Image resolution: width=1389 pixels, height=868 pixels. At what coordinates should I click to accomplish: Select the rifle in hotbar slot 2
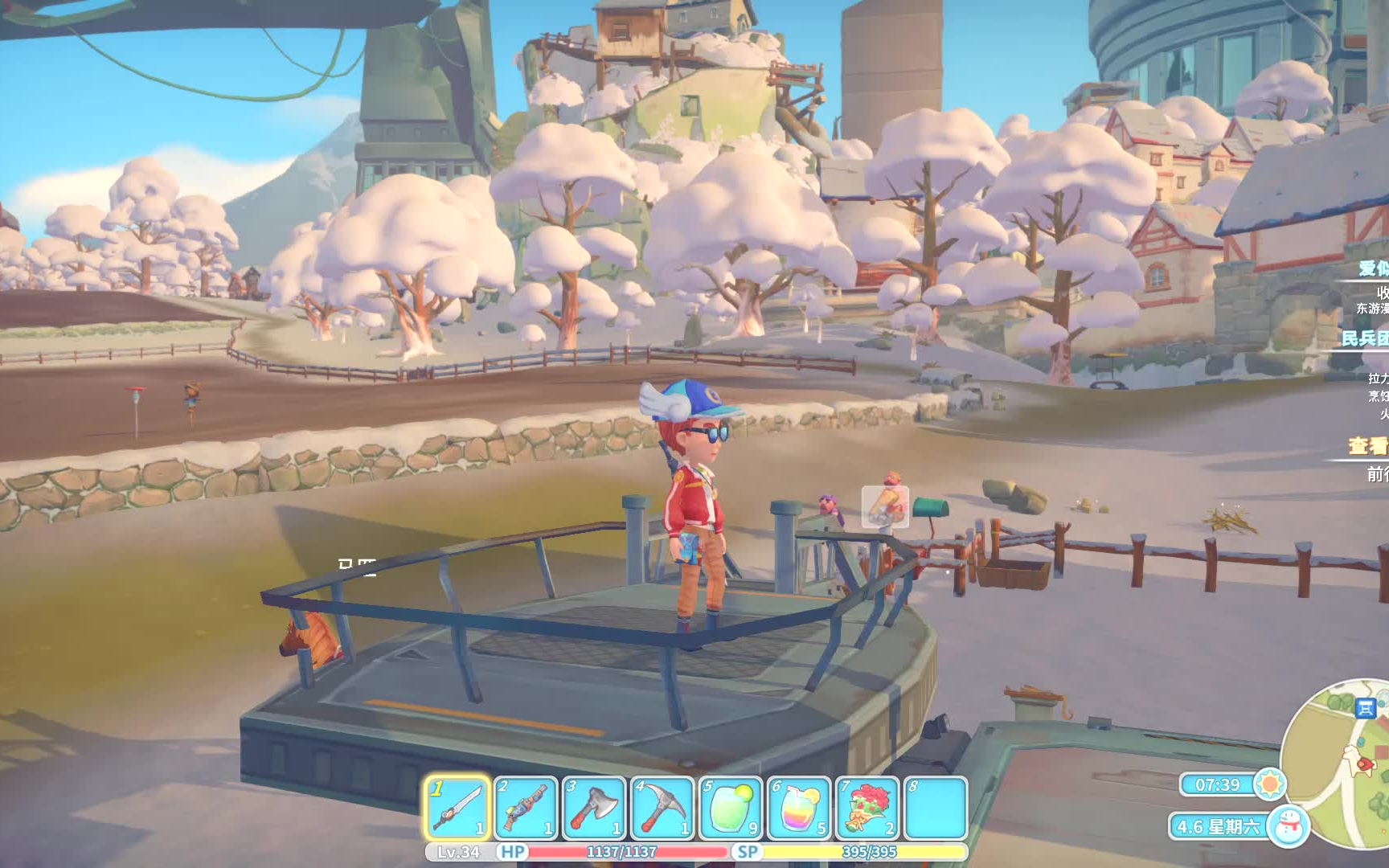(x=526, y=809)
